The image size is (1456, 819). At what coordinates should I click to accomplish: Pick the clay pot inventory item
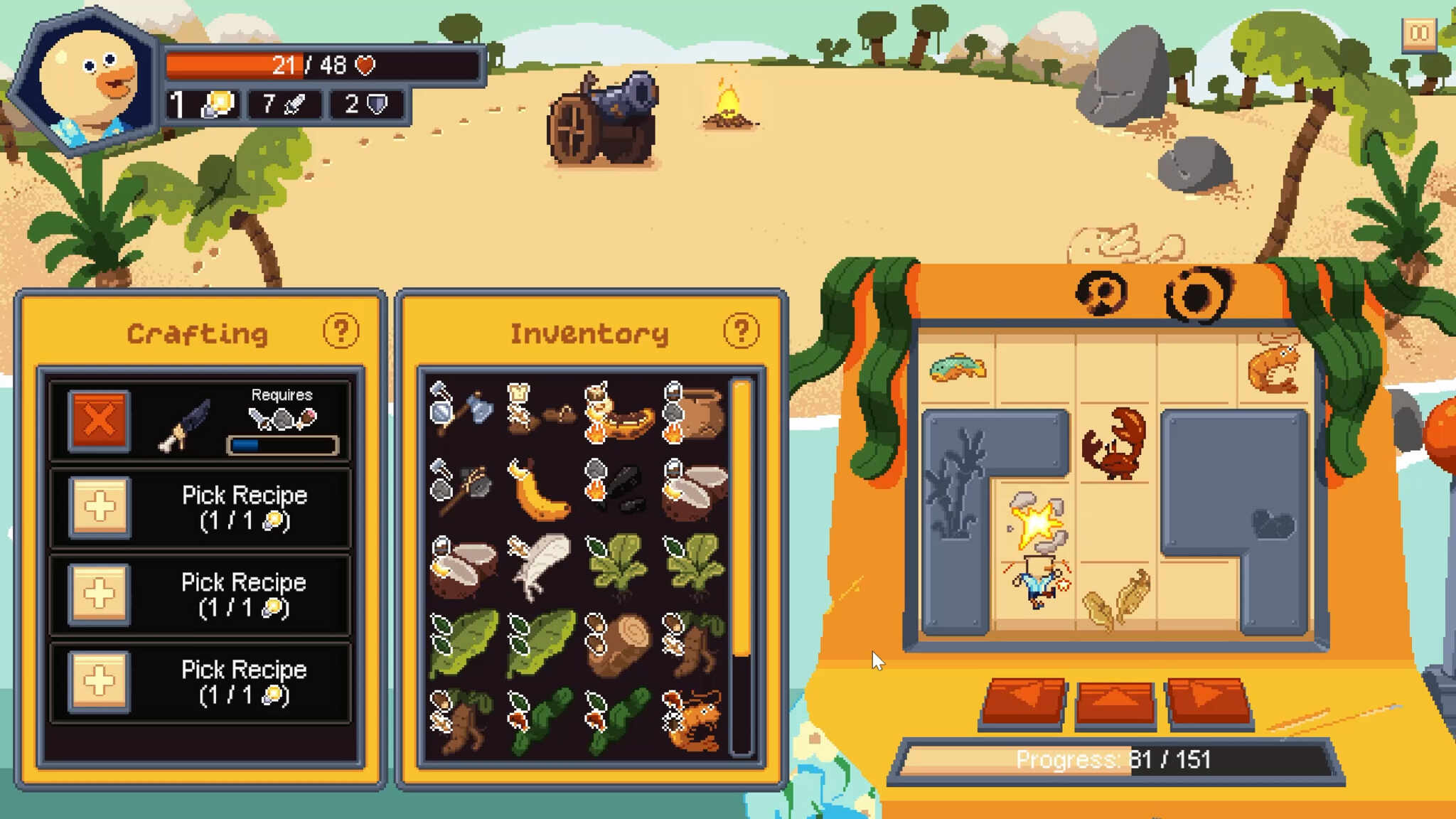[695, 412]
